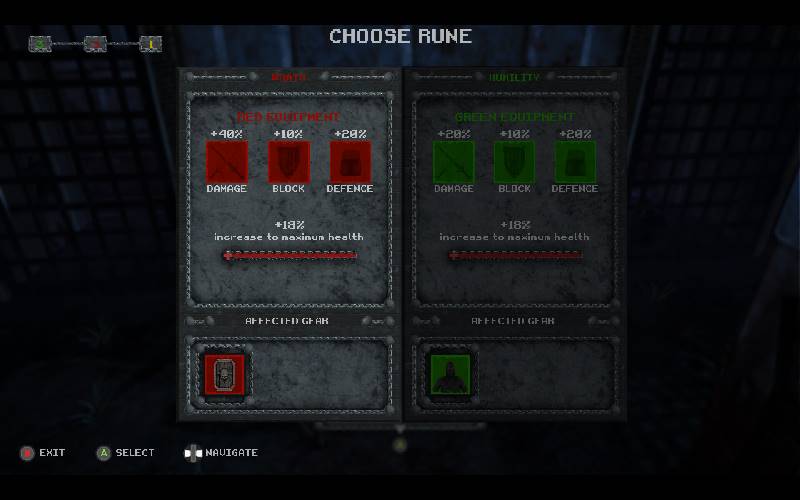
Task: Click the green Damage bonus icon
Action: [x=452, y=161]
